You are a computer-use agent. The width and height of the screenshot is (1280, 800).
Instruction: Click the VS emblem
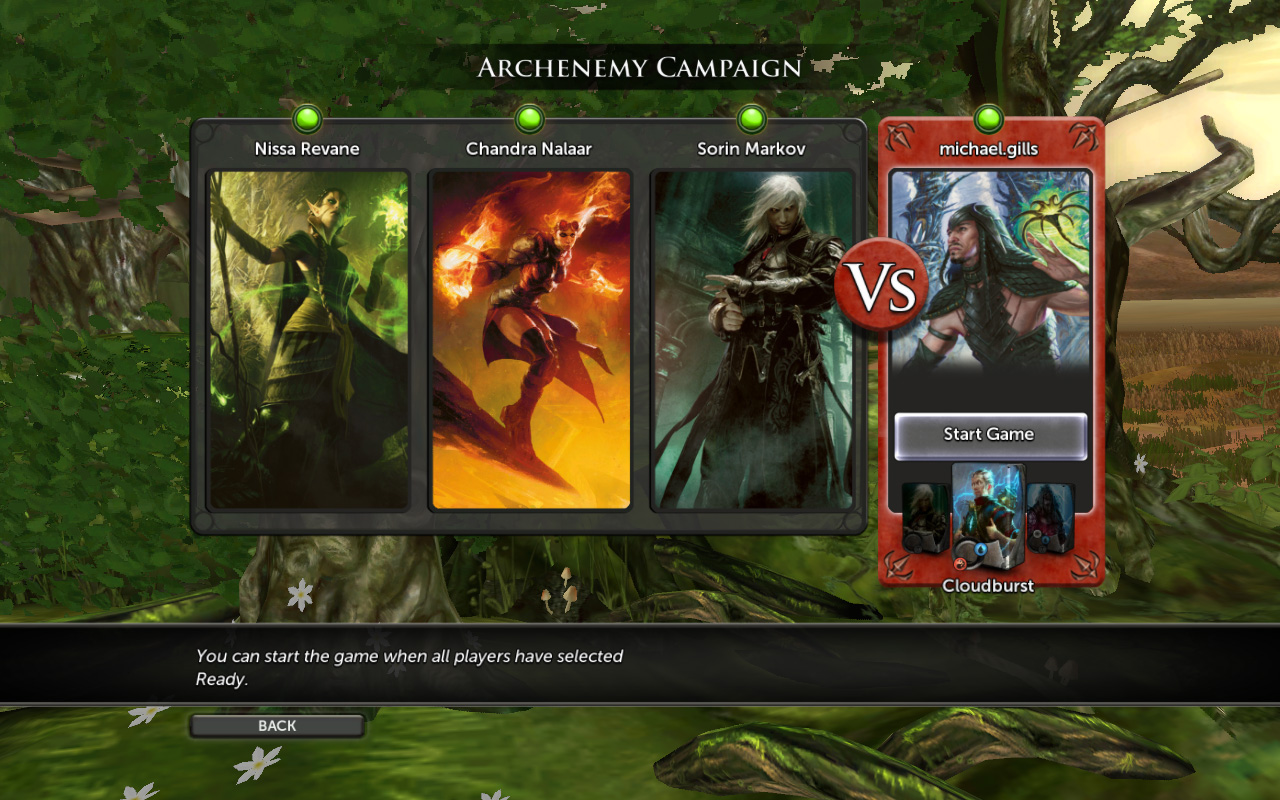[x=884, y=284]
